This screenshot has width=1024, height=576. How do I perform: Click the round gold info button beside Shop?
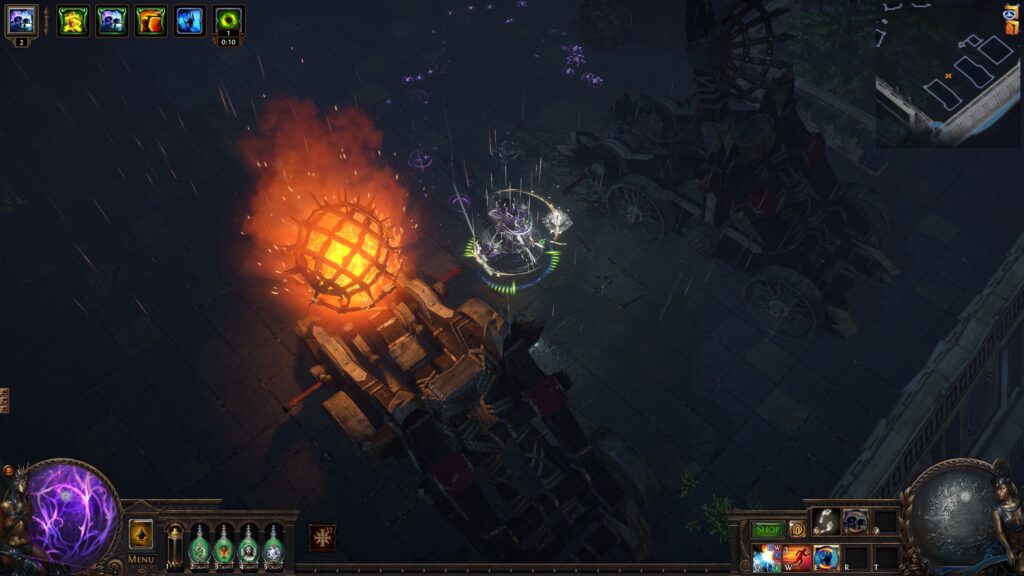click(797, 529)
